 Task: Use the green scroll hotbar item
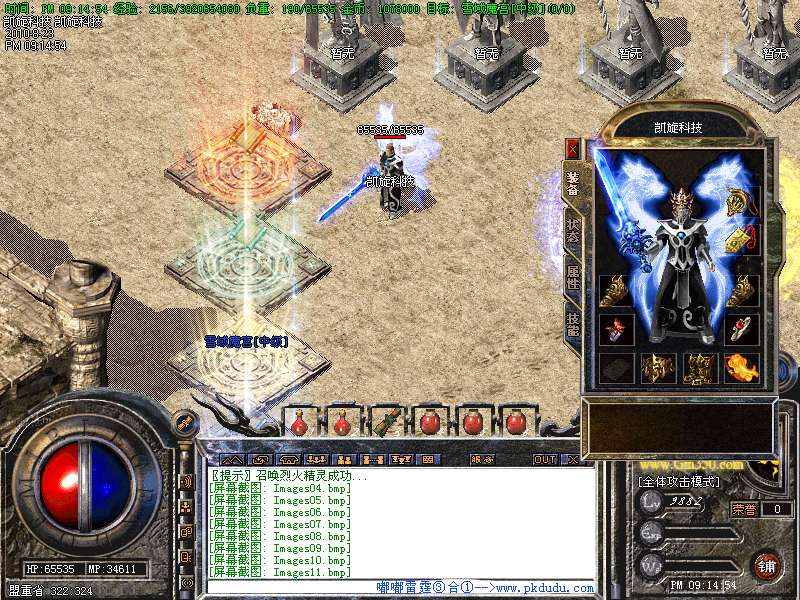point(386,421)
